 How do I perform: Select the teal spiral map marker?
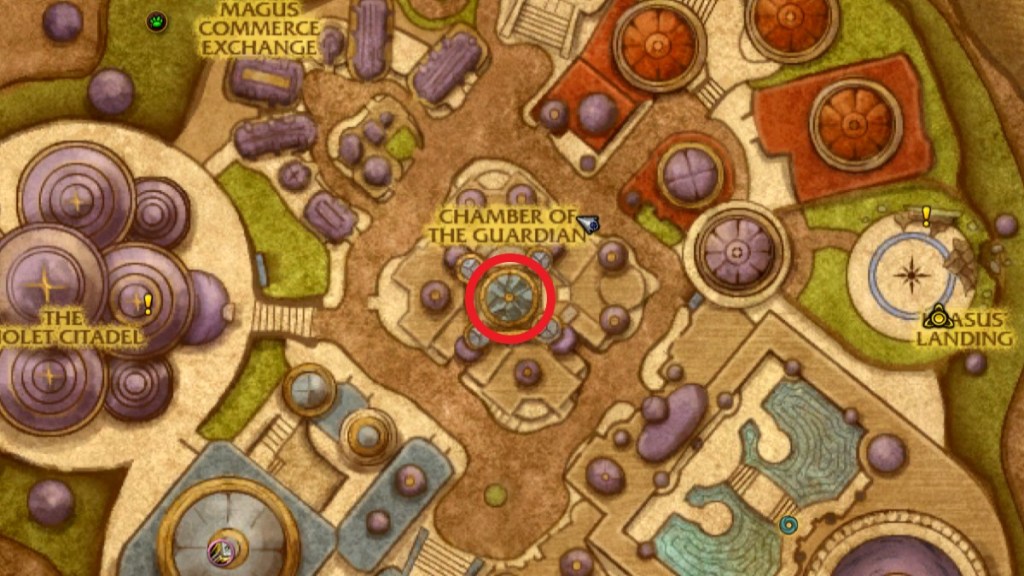pyautogui.click(x=788, y=524)
